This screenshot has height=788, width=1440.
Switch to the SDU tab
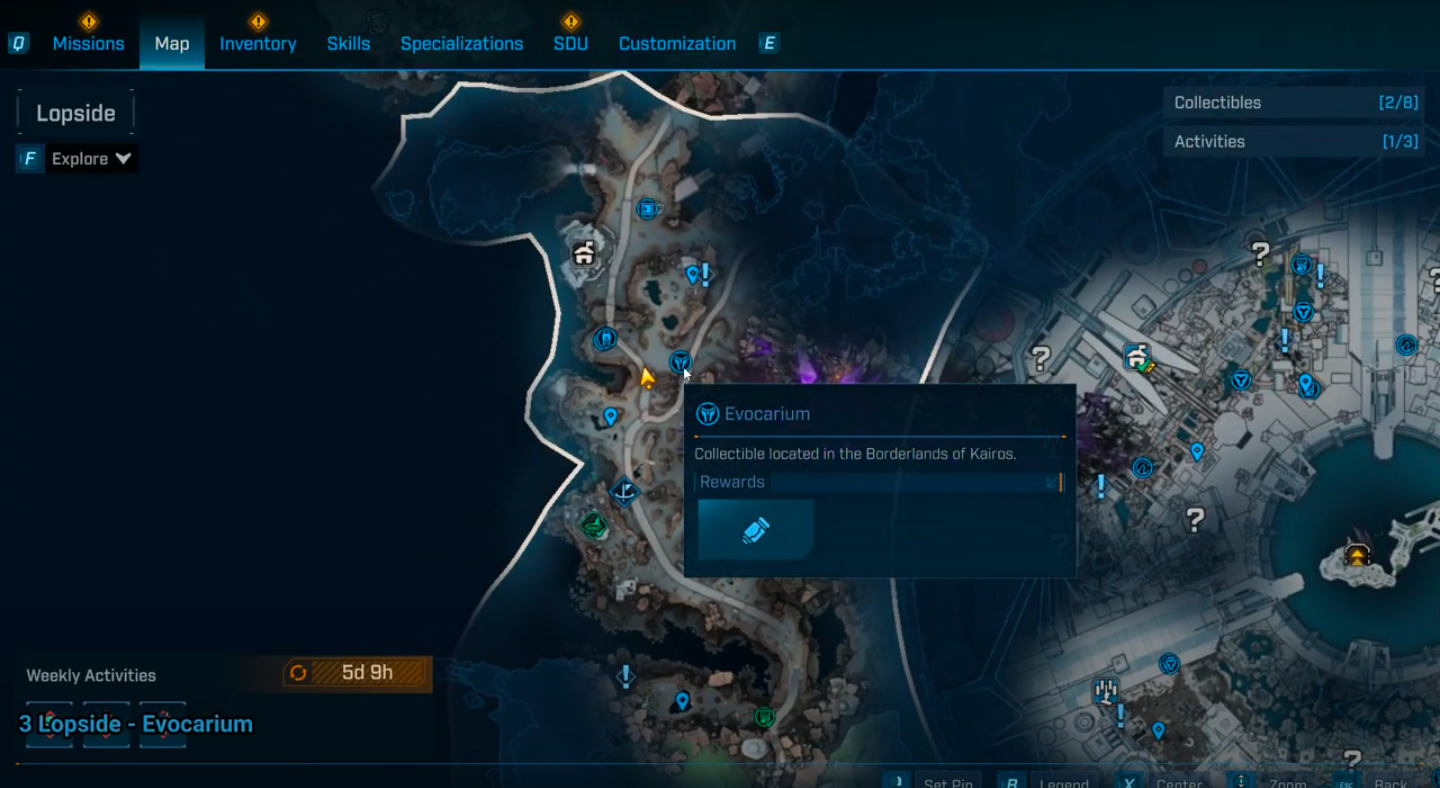(x=570, y=44)
